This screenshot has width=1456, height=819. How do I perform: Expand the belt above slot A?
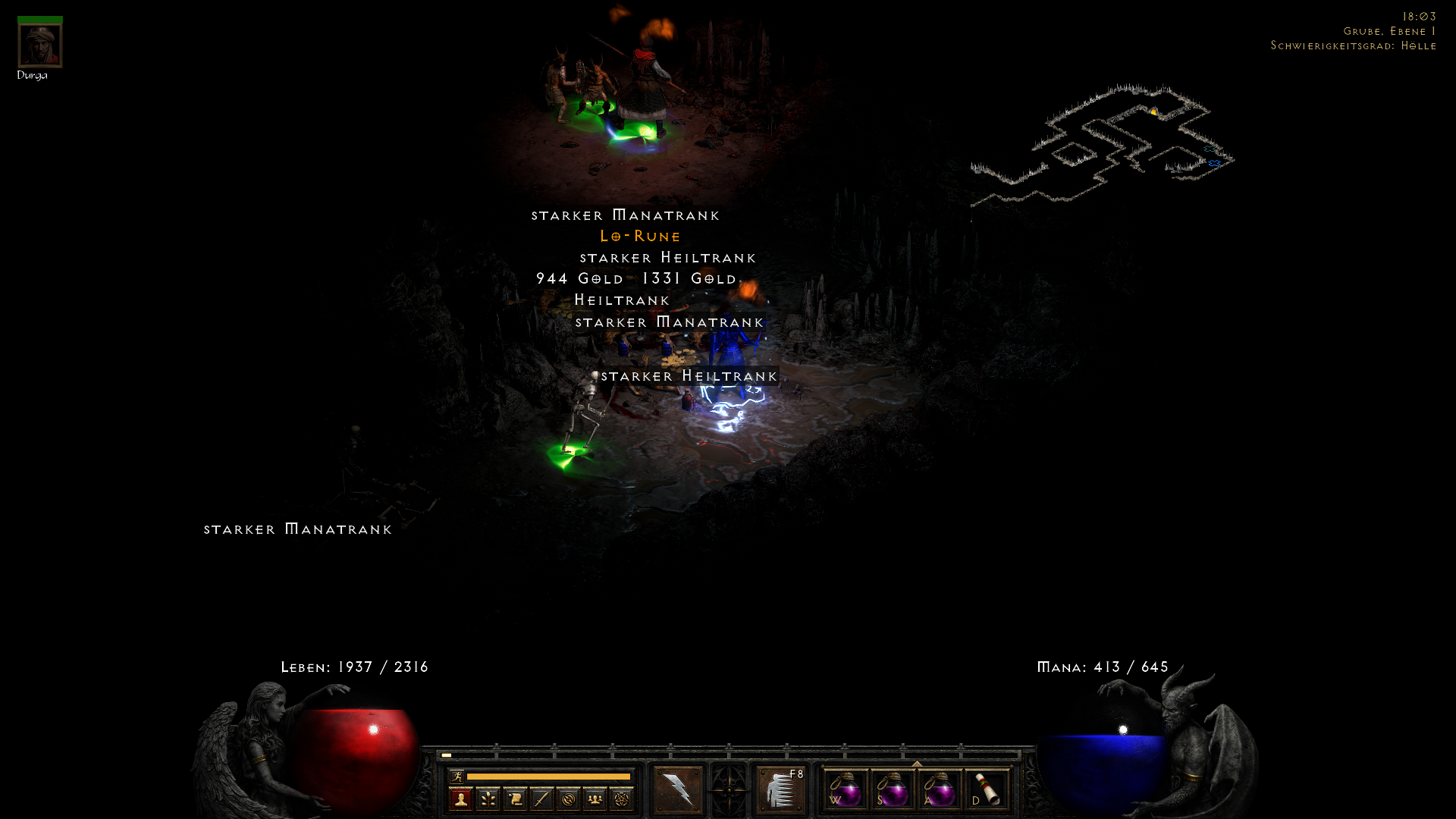tap(916, 764)
